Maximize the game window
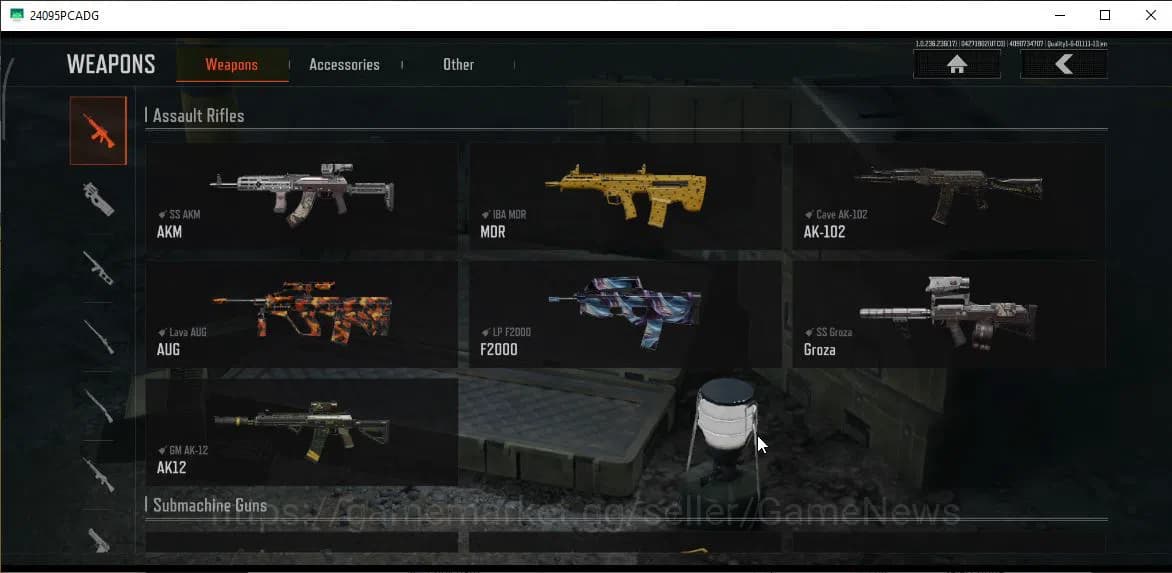1172x573 pixels. [1104, 15]
